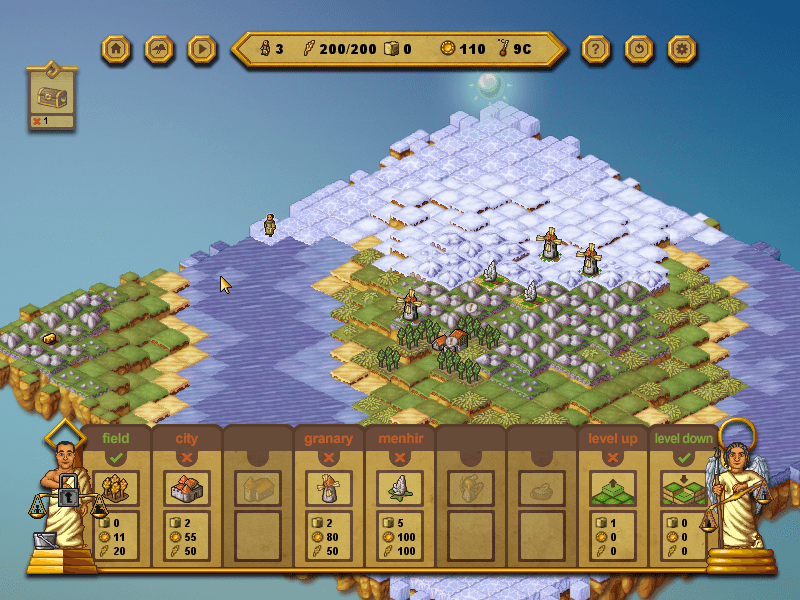Click the play arrow button
800x600 pixels.
coord(202,48)
